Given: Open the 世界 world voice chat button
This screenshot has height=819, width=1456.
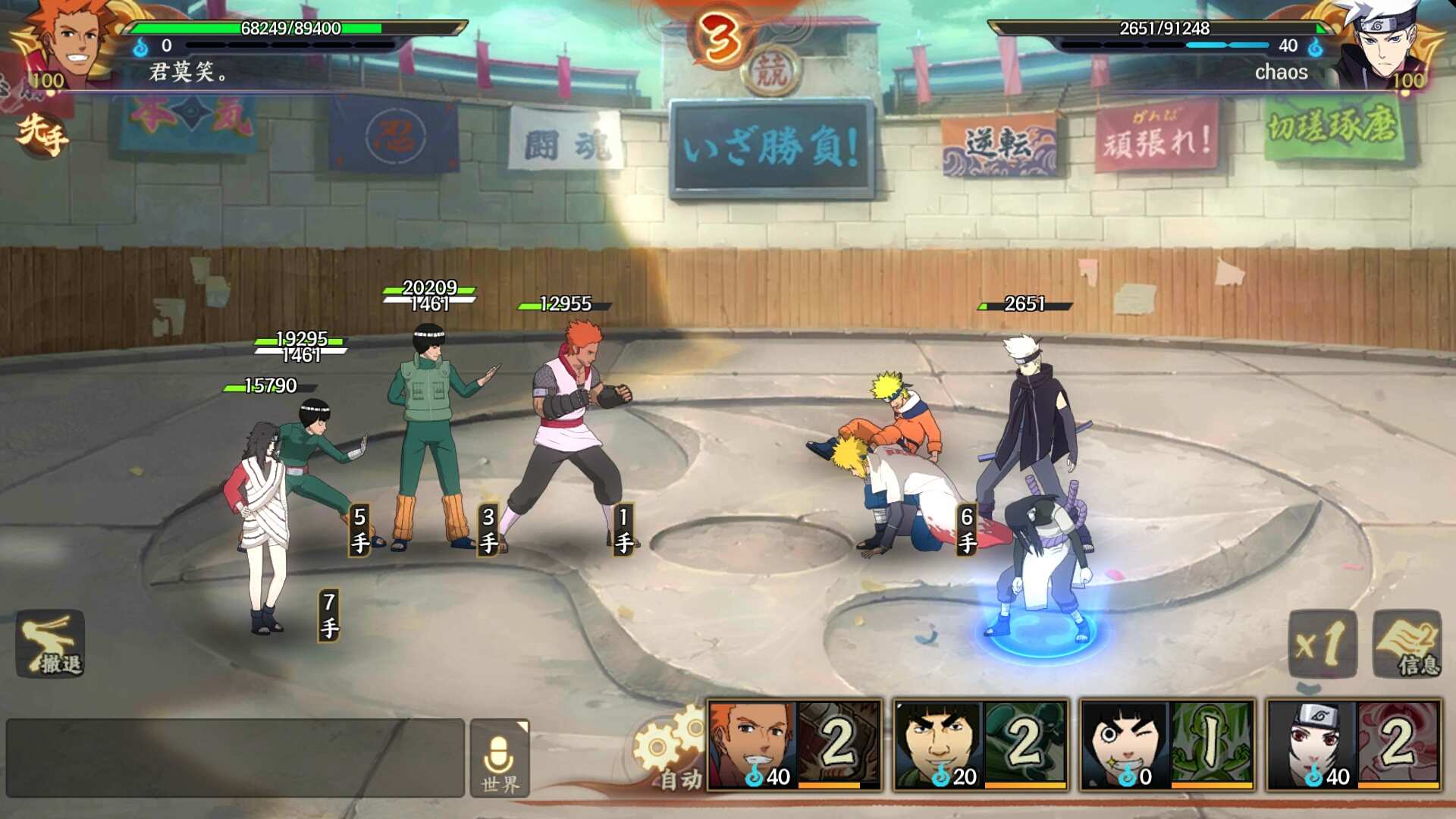Looking at the screenshot, I should click(x=499, y=758).
